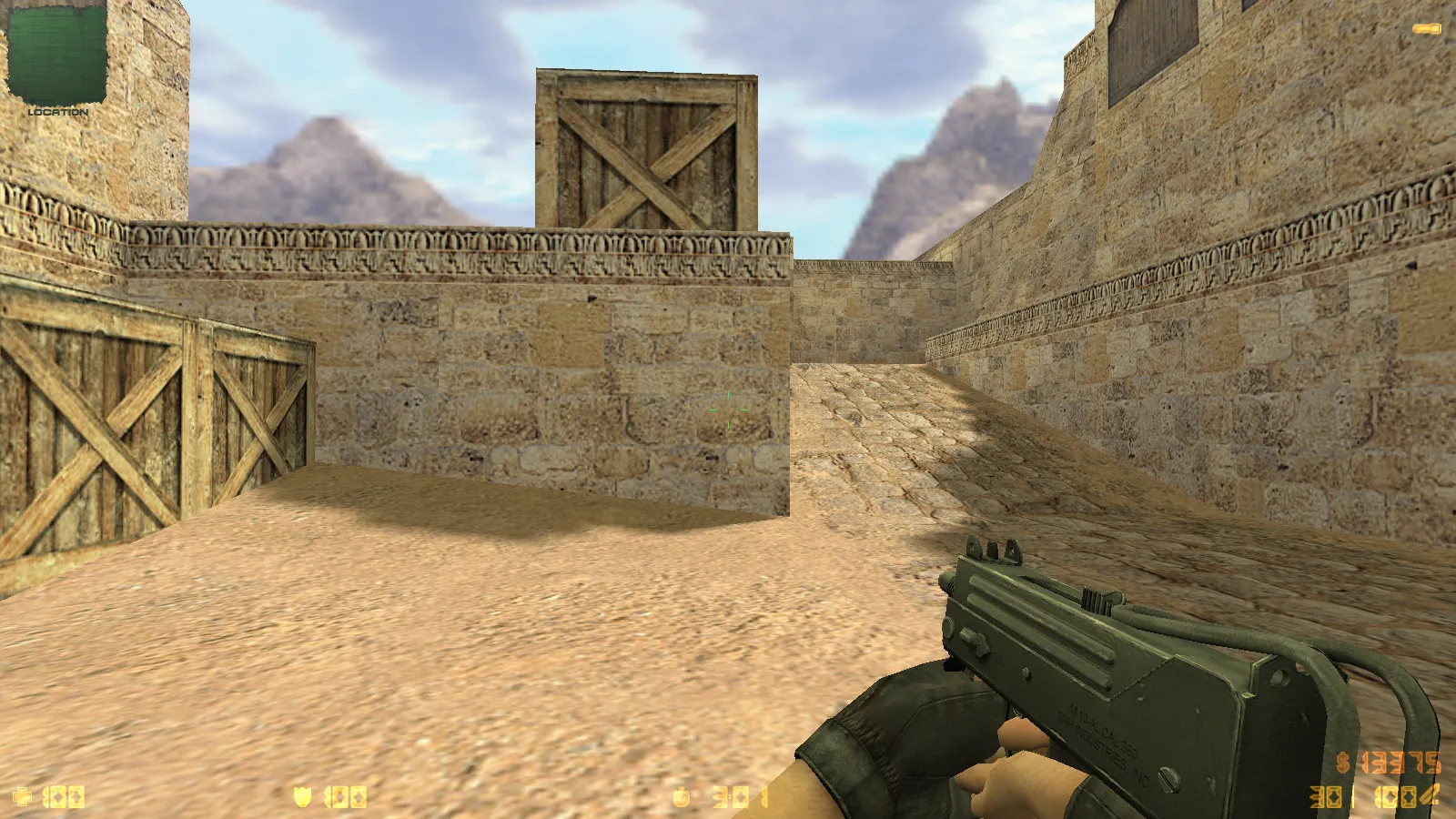Viewport: 1456px width, 819px height.
Task: Click the health cross icon in the HUD
Action: pyautogui.click(x=23, y=794)
